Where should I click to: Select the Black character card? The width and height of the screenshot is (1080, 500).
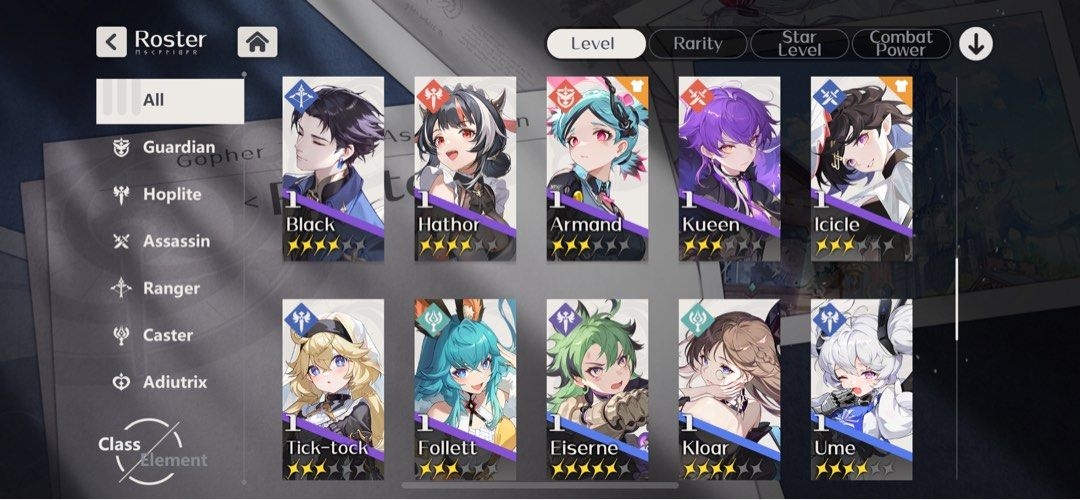pyautogui.click(x=333, y=168)
